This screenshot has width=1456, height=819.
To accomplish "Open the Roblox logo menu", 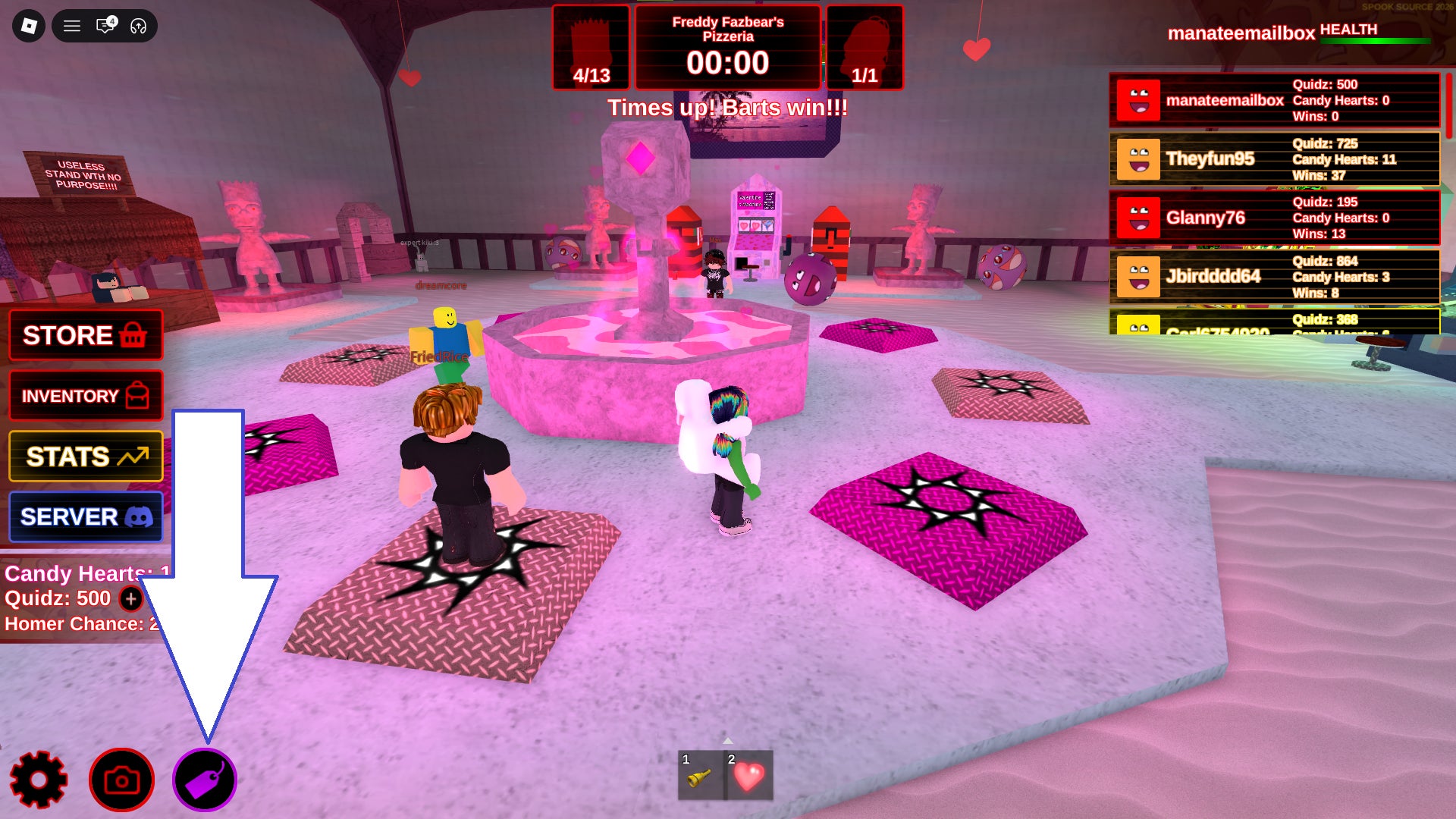I will point(29,26).
